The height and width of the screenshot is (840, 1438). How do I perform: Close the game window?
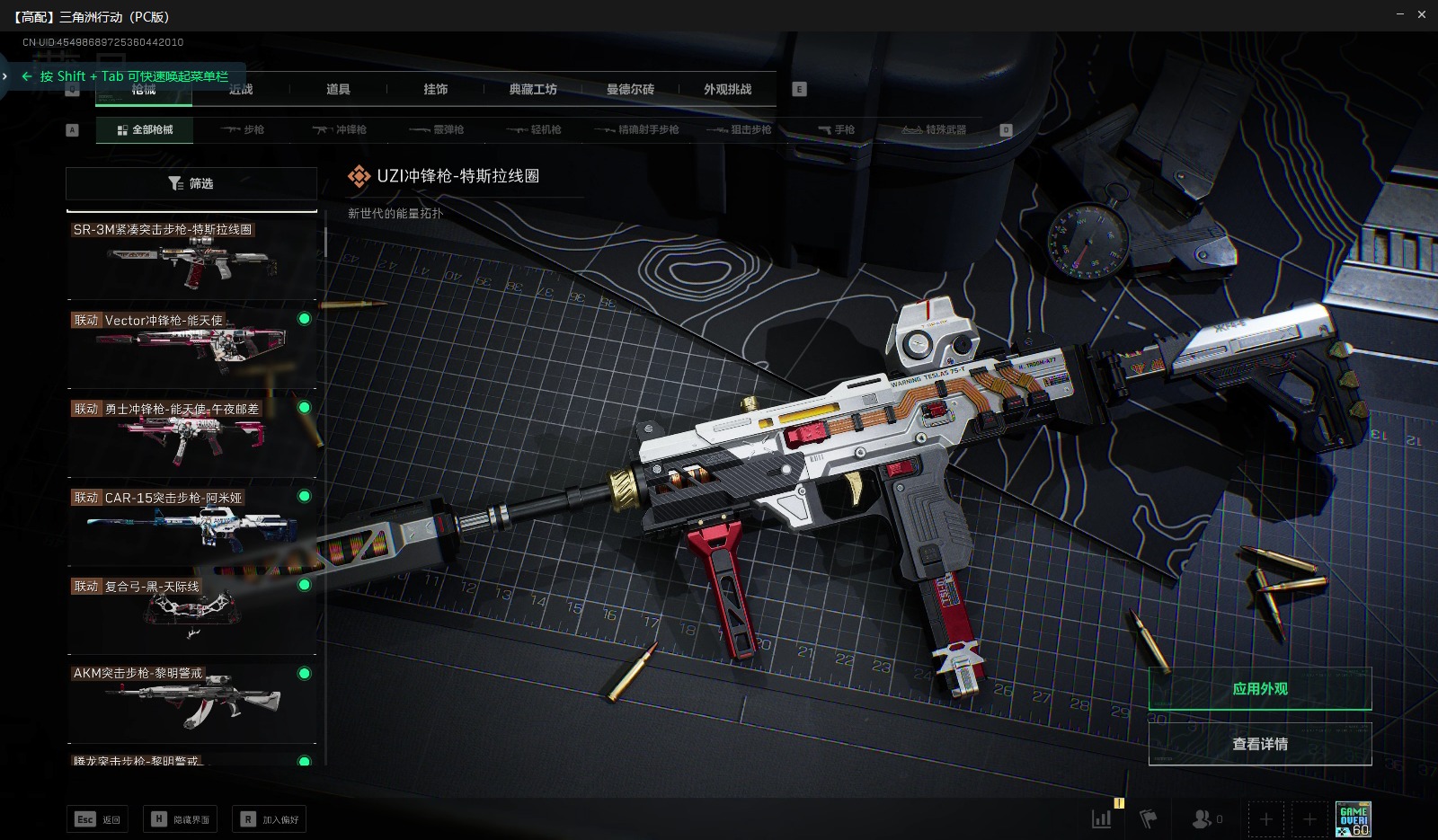1422,14
